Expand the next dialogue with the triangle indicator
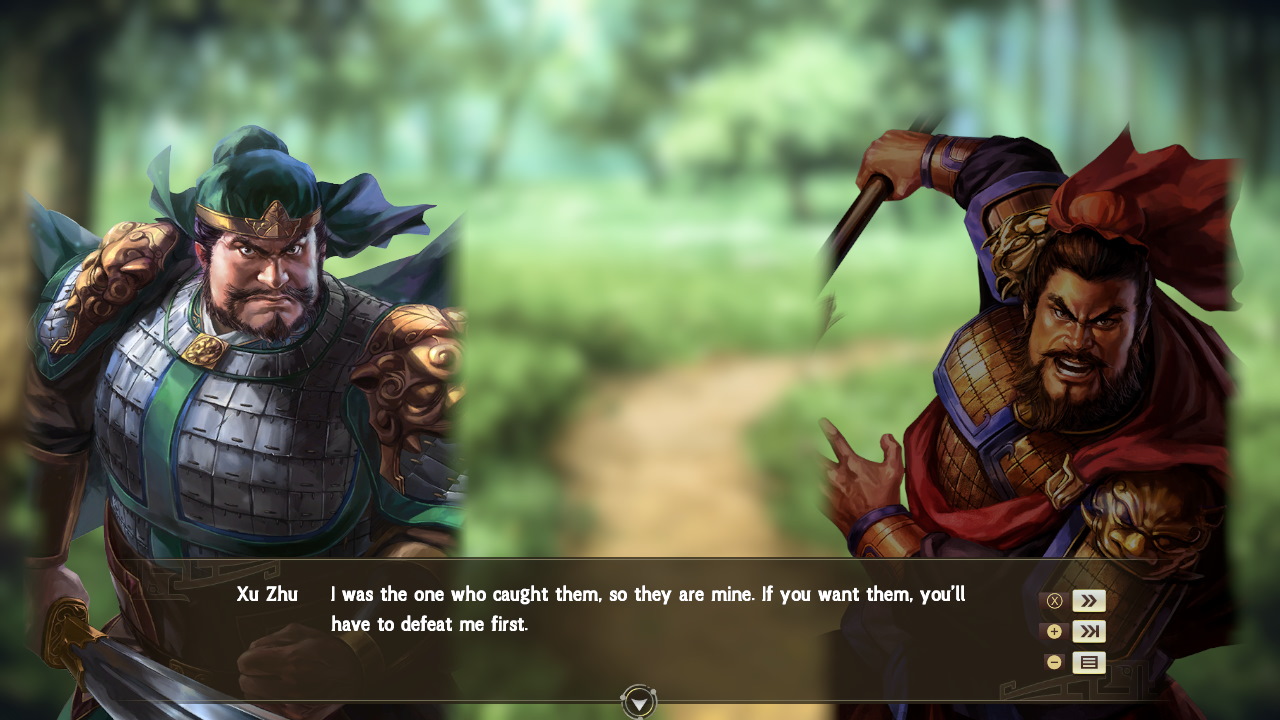Viewport: 1280px width, 720px height. [637, 701]
